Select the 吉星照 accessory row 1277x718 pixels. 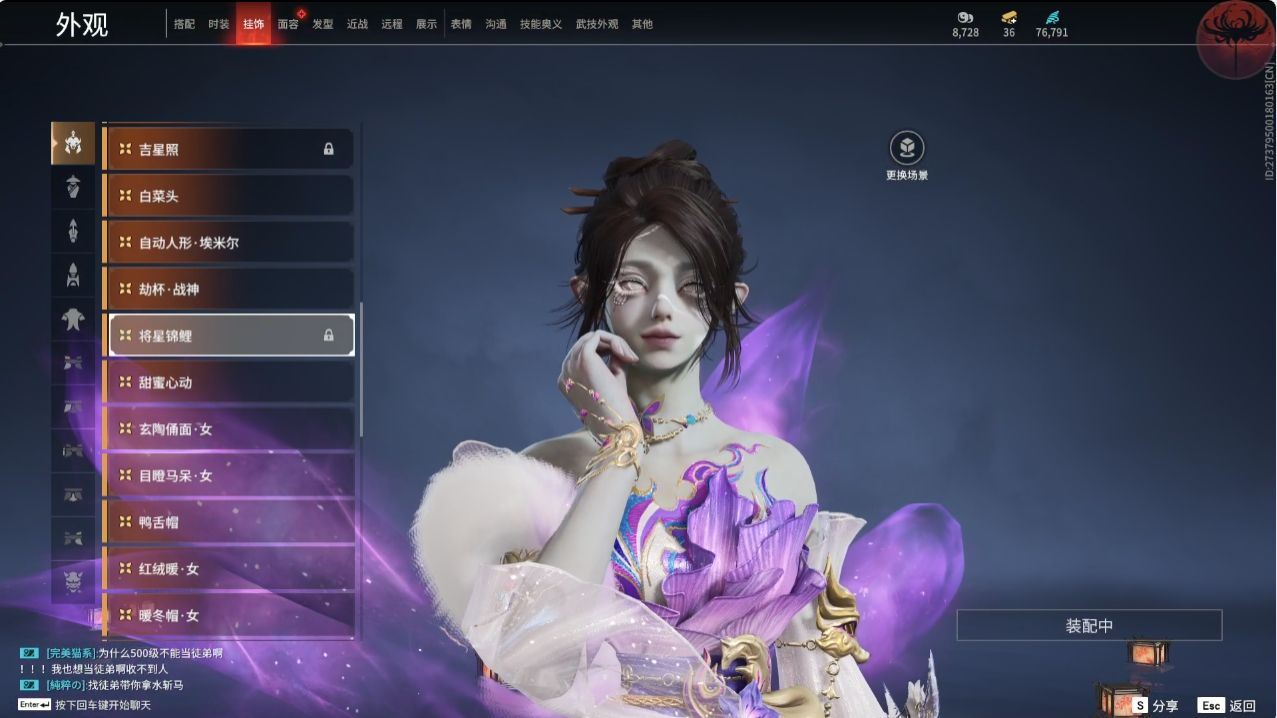click(x=229, y=149)
